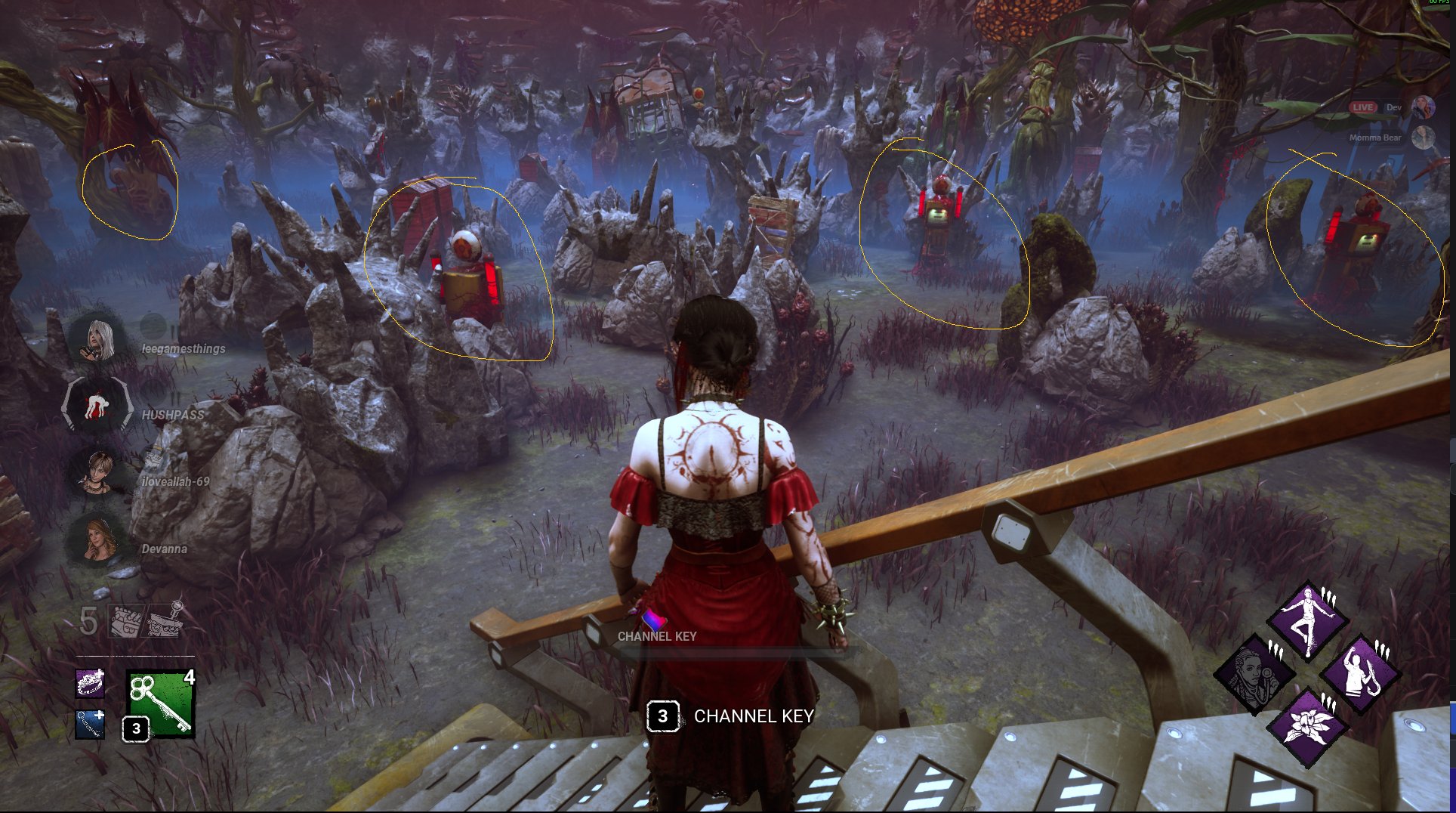Screen dimensions: 1456x813
Task: Choose Devanna's survivor portrait
Action: click(x=97, y=539)
